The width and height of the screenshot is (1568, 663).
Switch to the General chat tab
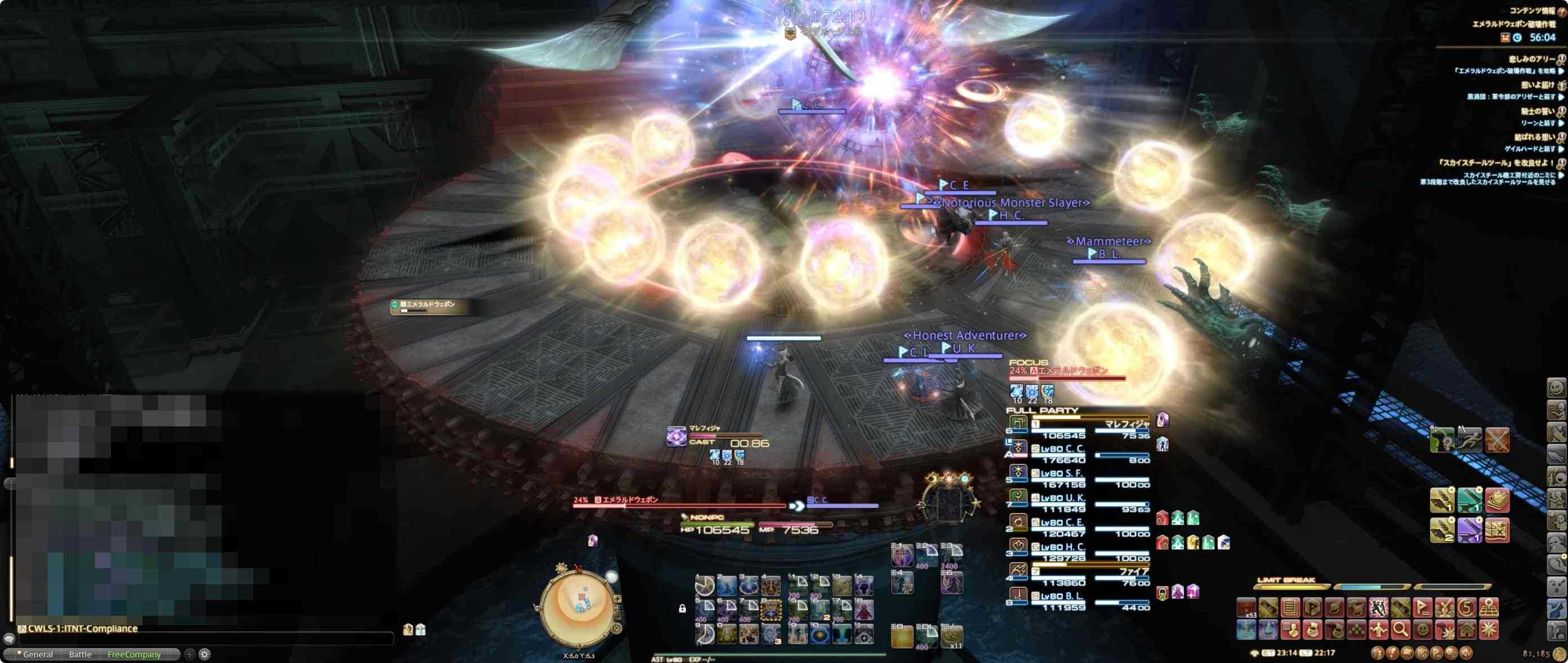click(38, 655)
